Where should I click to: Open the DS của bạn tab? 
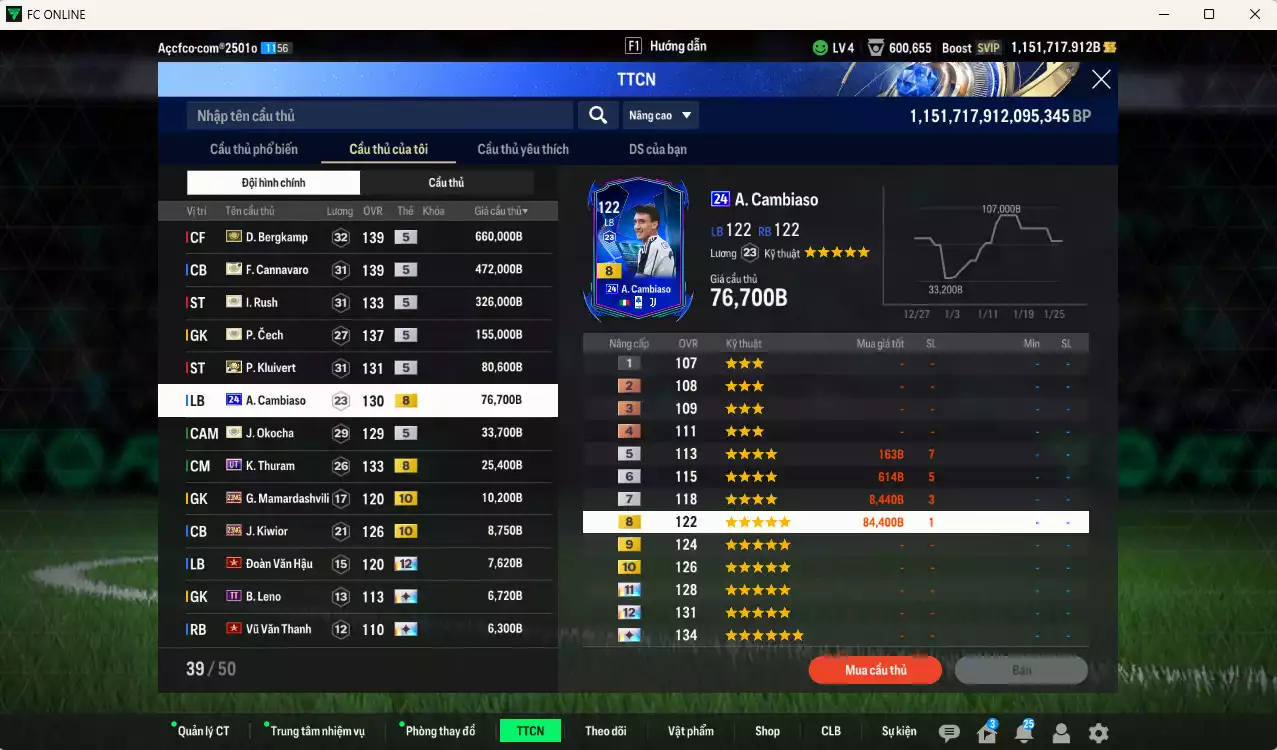[x=657, y=150]
